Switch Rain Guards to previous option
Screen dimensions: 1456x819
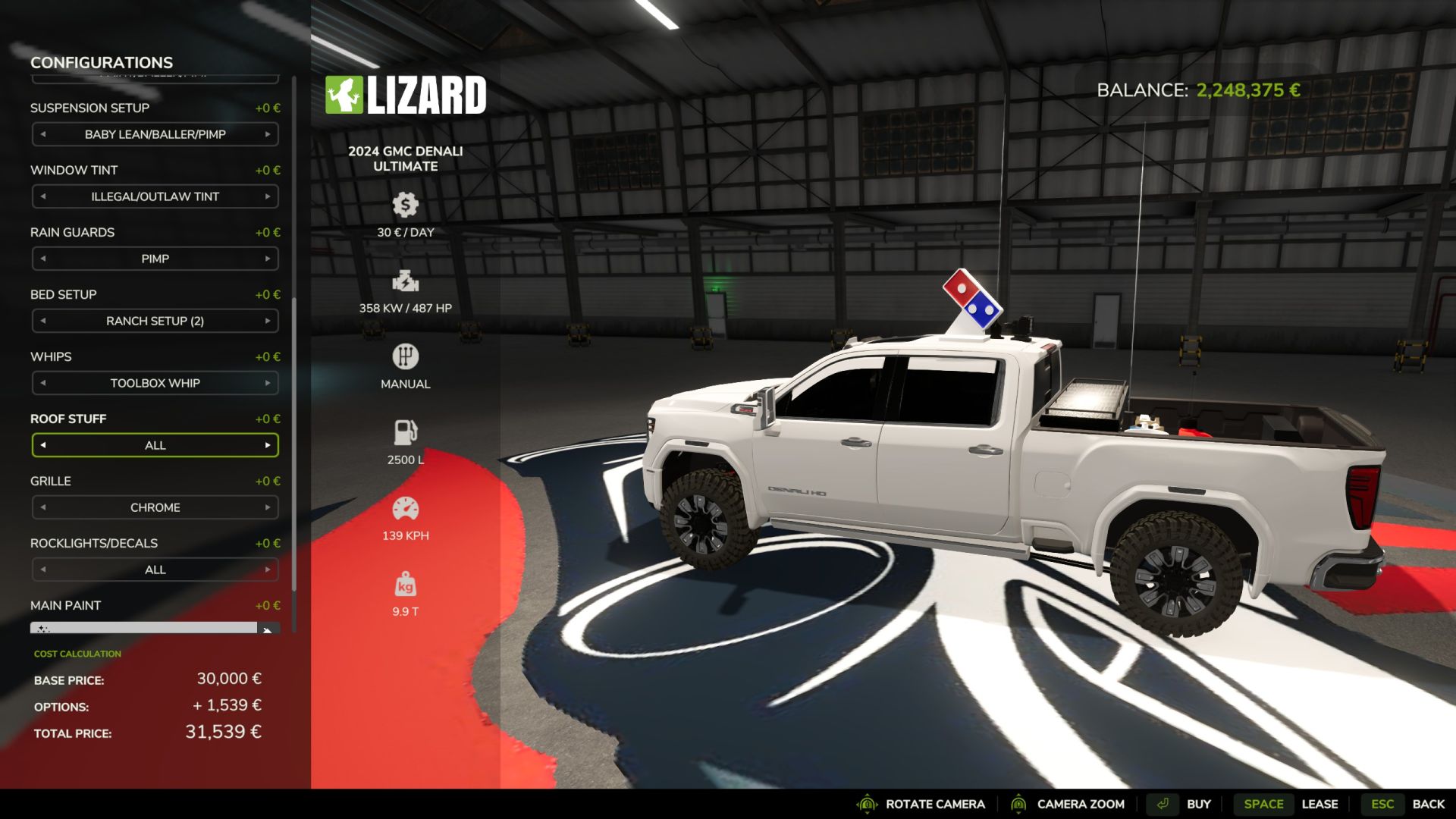[43, 259]
